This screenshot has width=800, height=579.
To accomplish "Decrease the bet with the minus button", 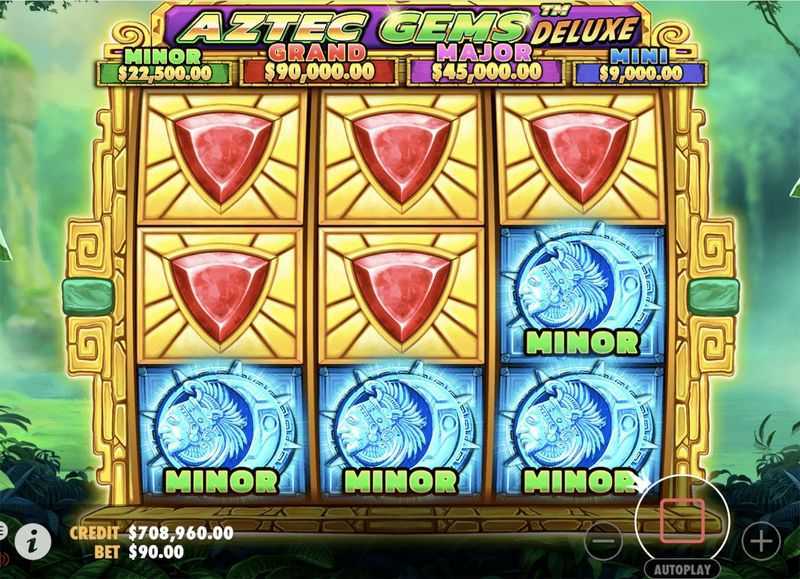I will tap(603, 541).
